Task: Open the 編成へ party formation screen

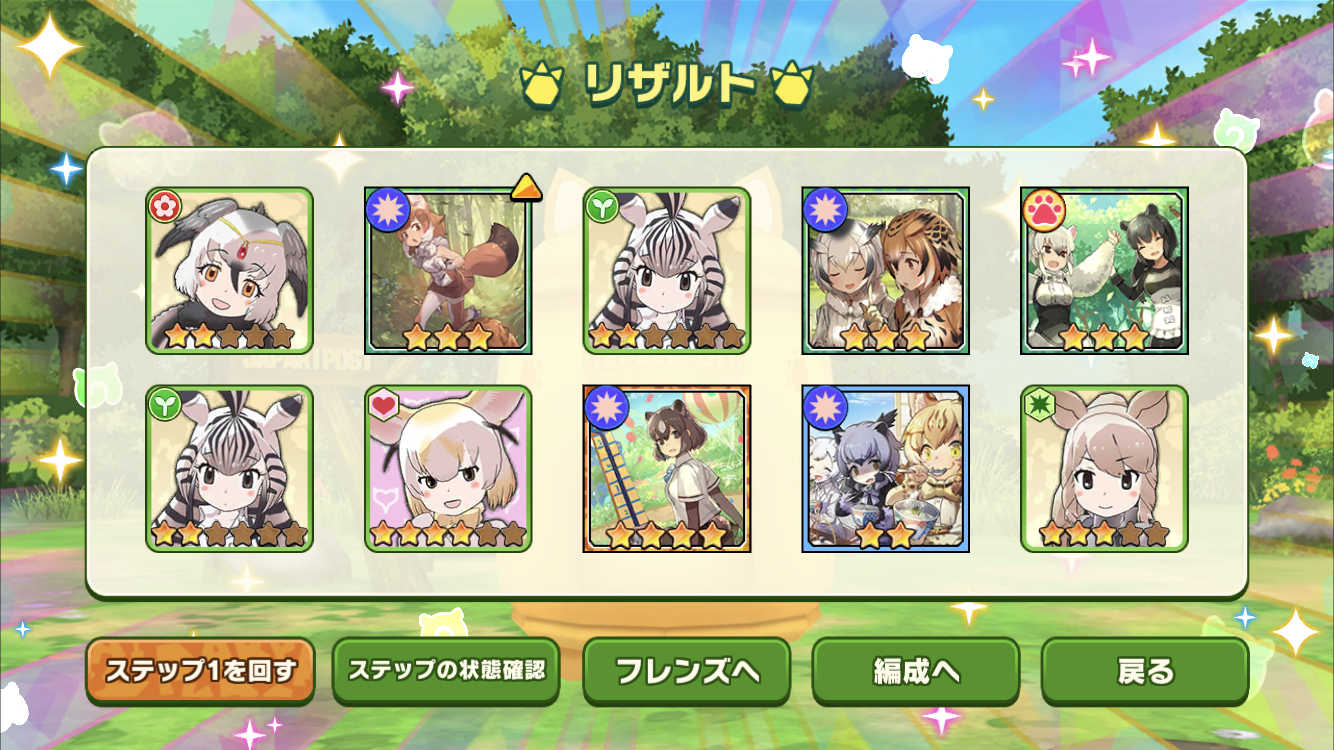Action: tap(915, 671)
